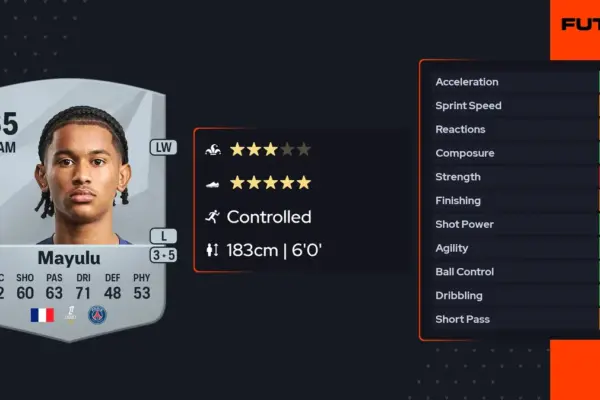The width and height of the screenshot is (600, 400).
Task: Select the Controlled playstyle entry
Action: click(268, 217)
